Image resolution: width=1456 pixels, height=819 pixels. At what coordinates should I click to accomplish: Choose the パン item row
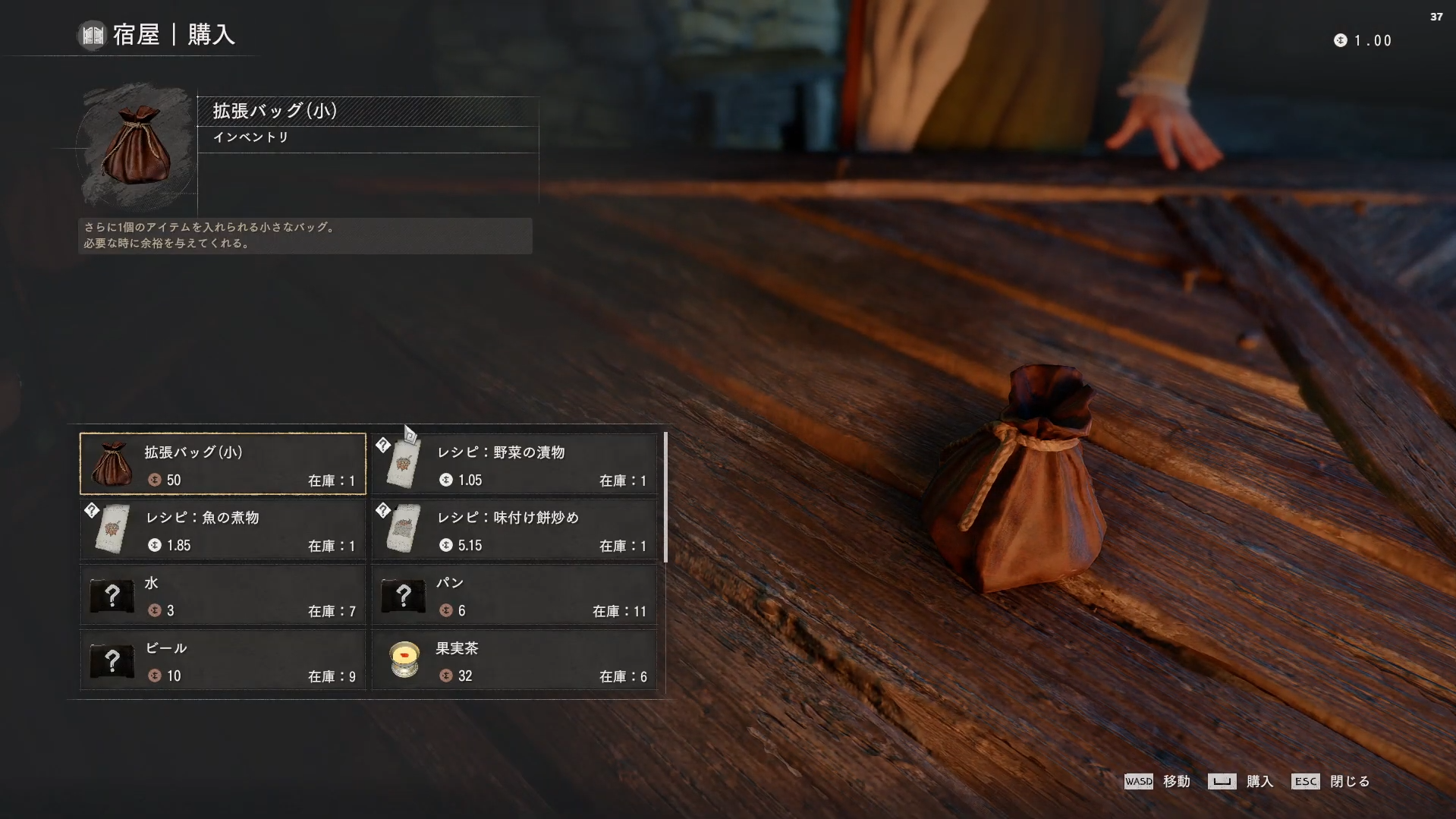tap(514, 595)
